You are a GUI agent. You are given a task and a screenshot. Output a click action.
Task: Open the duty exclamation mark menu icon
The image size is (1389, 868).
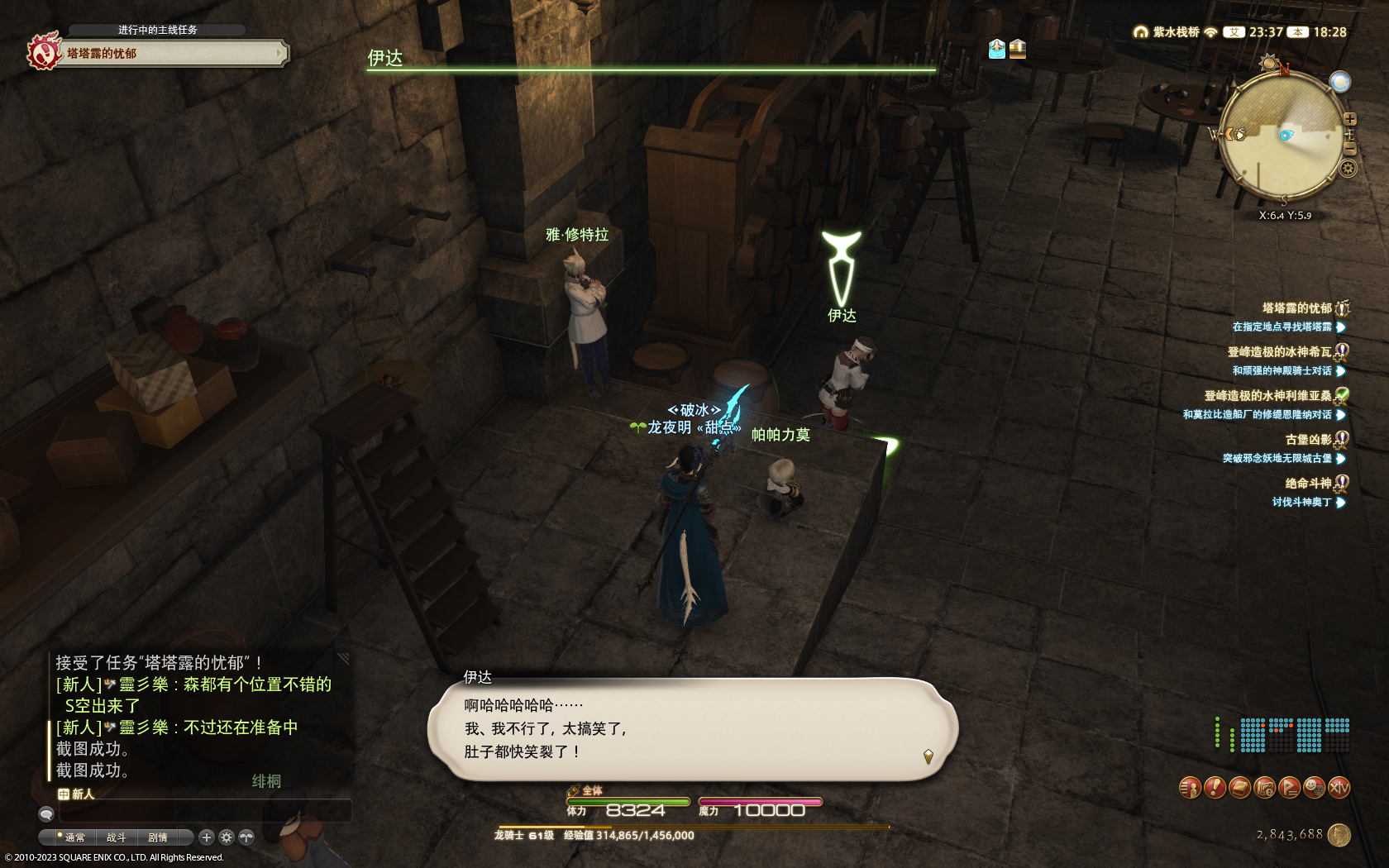[x=1215, y=788]
